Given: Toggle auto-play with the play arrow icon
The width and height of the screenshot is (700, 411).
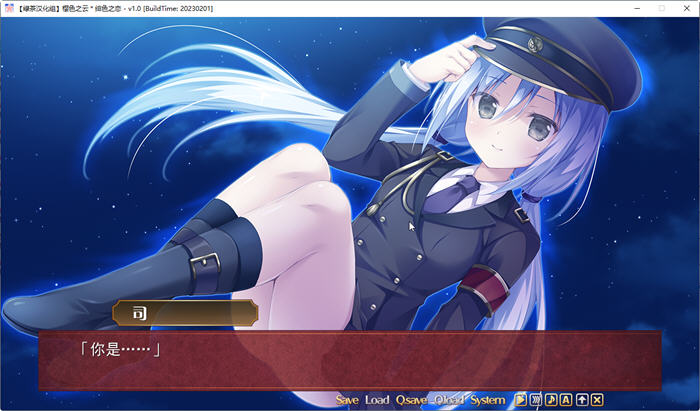Looking at the screenshot, I should [x=521, y=400].
